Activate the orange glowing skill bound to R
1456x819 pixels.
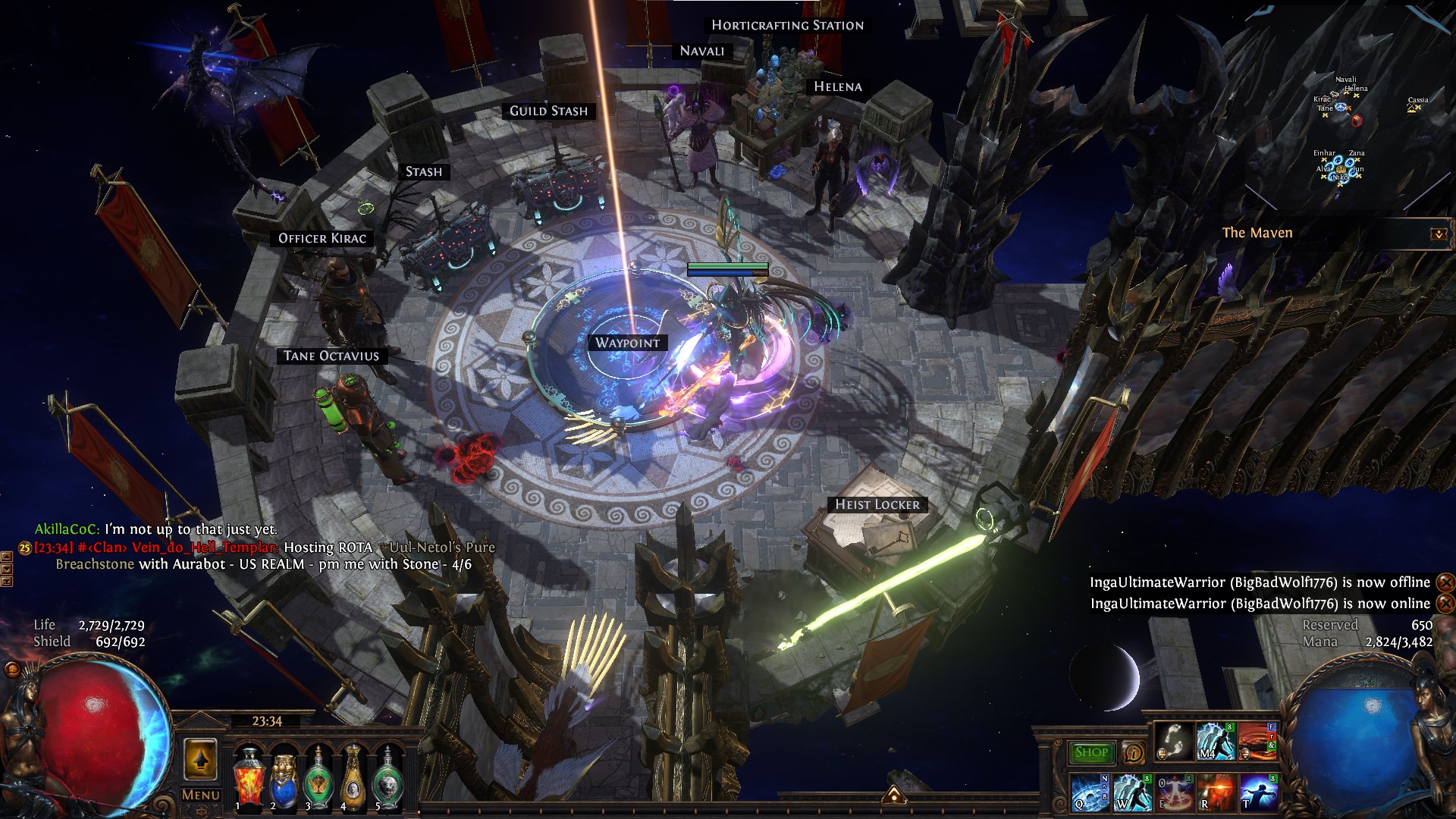(x=1216, y=792)
